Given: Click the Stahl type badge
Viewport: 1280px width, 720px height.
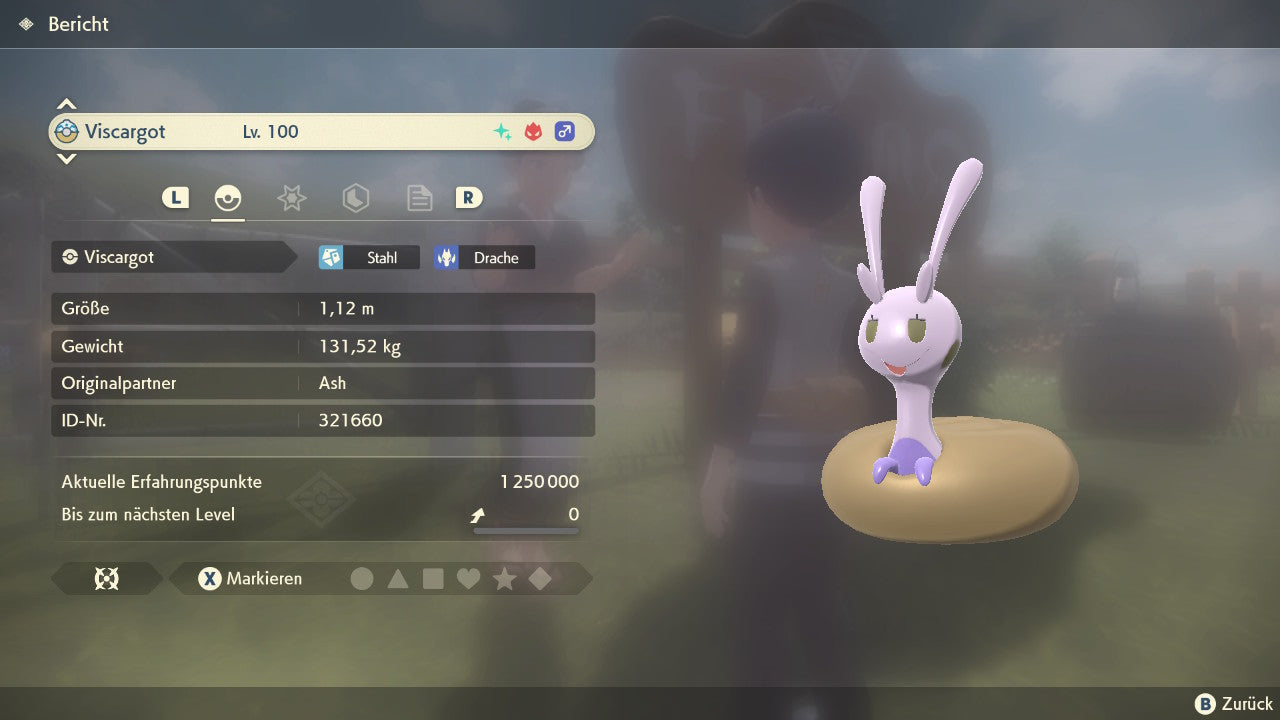Looking at the screenshot, I should [369, 258].
